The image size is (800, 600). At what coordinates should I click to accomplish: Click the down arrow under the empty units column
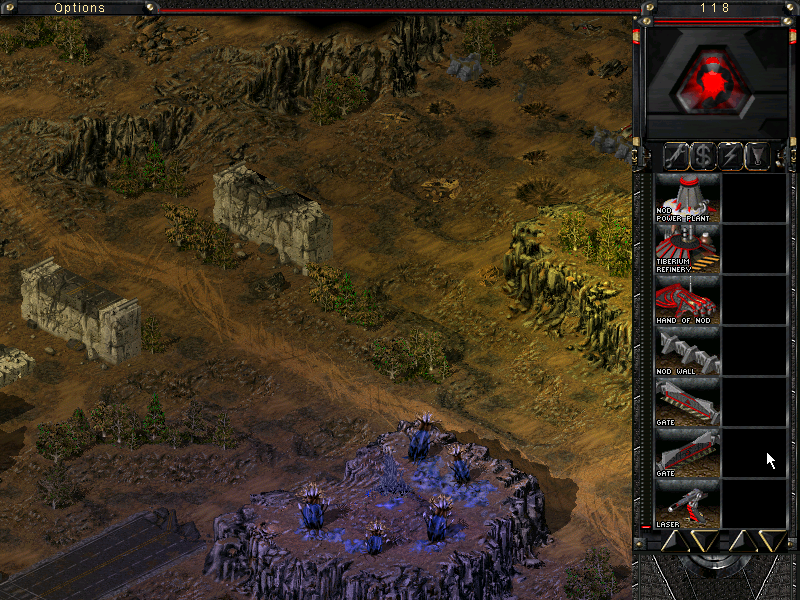(770, 541)
